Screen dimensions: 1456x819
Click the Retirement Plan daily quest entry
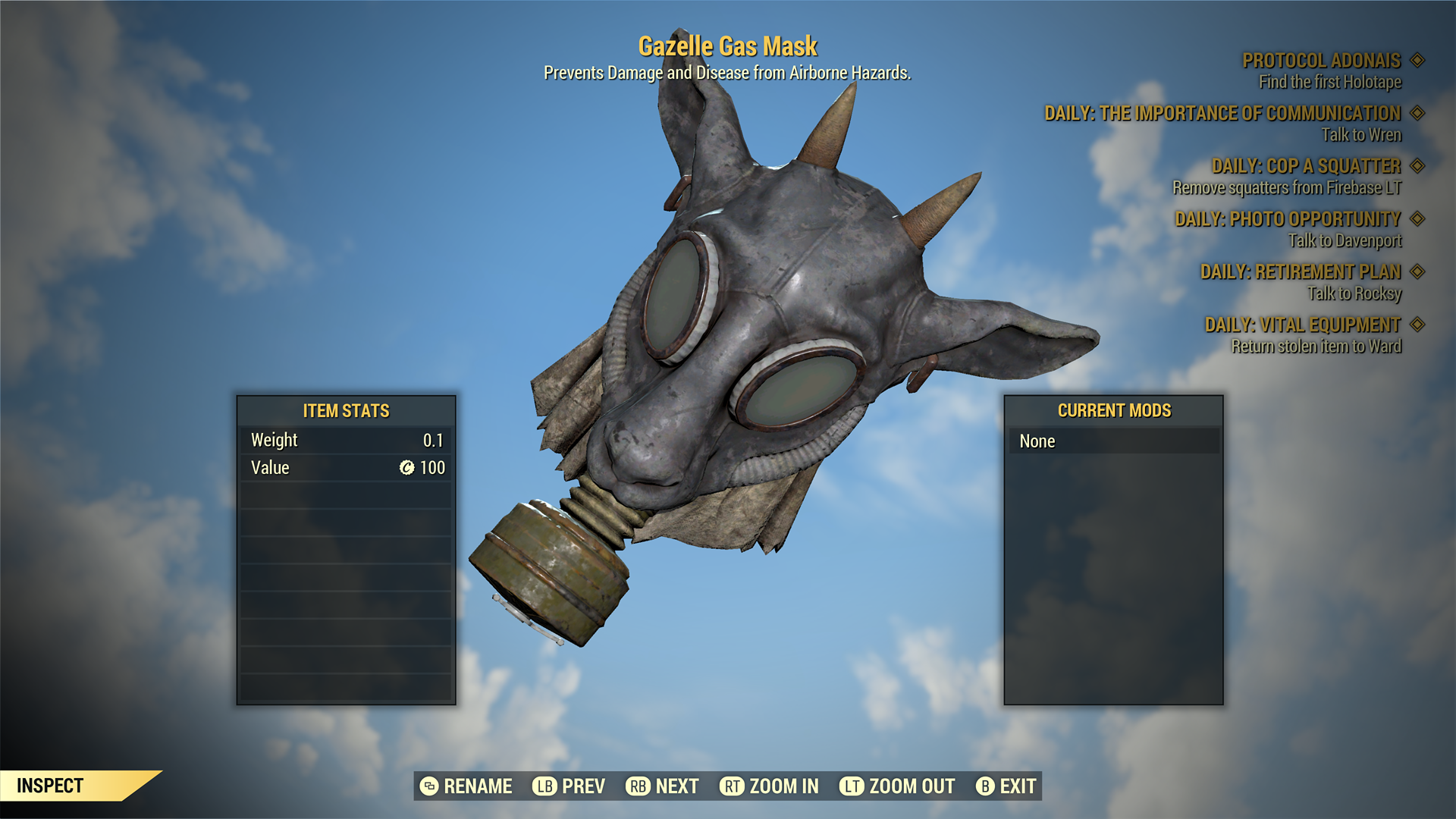click(1301, 271)
